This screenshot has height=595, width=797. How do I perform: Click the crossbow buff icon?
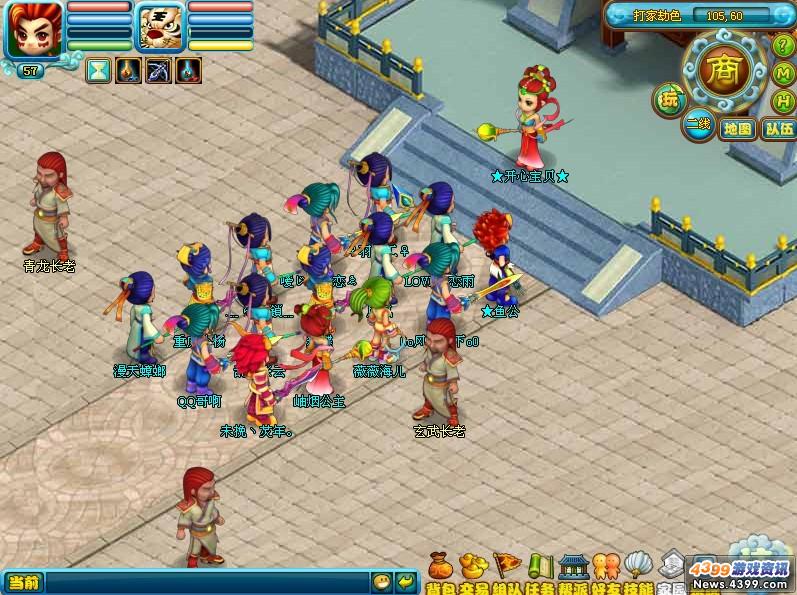(158, 70)
